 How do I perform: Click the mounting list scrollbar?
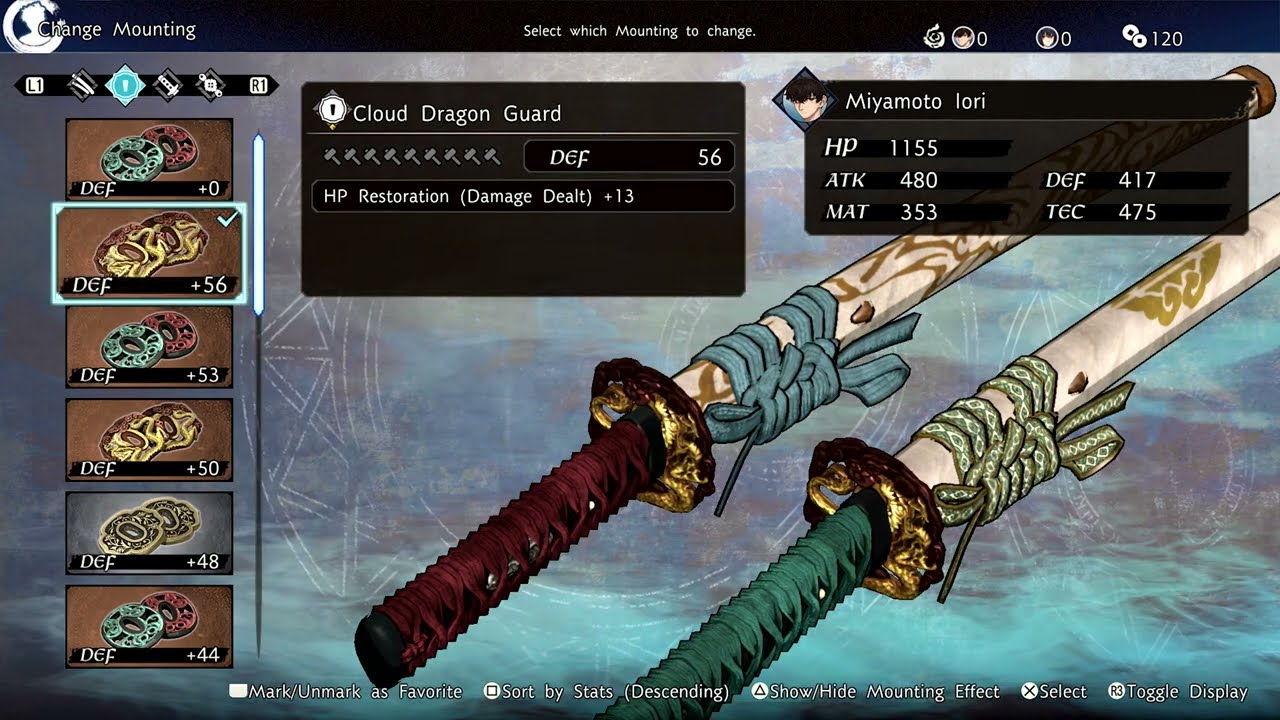(258, 225)
